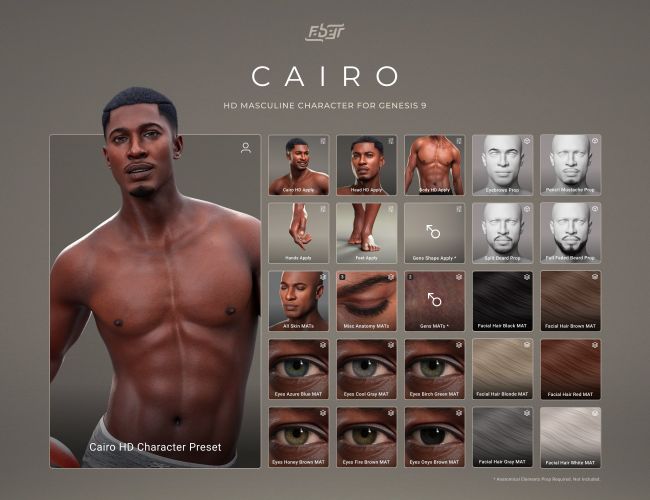
Task: Click the Hands Apply tile
Action: point(298,233)
